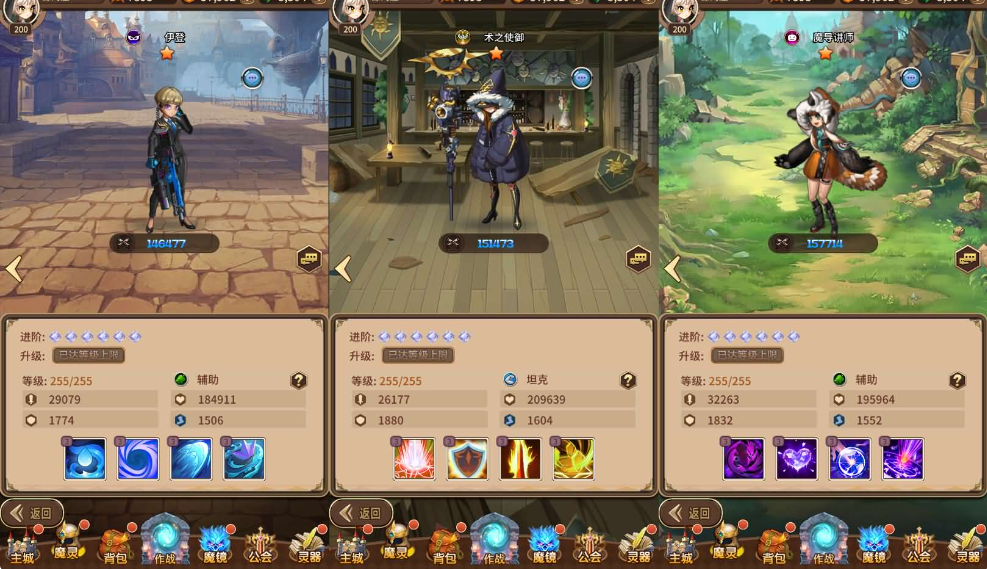The width and height of the screenshot is (987, 569).
Task: Open the yellow wing skill icon
Action: (573, 459)
